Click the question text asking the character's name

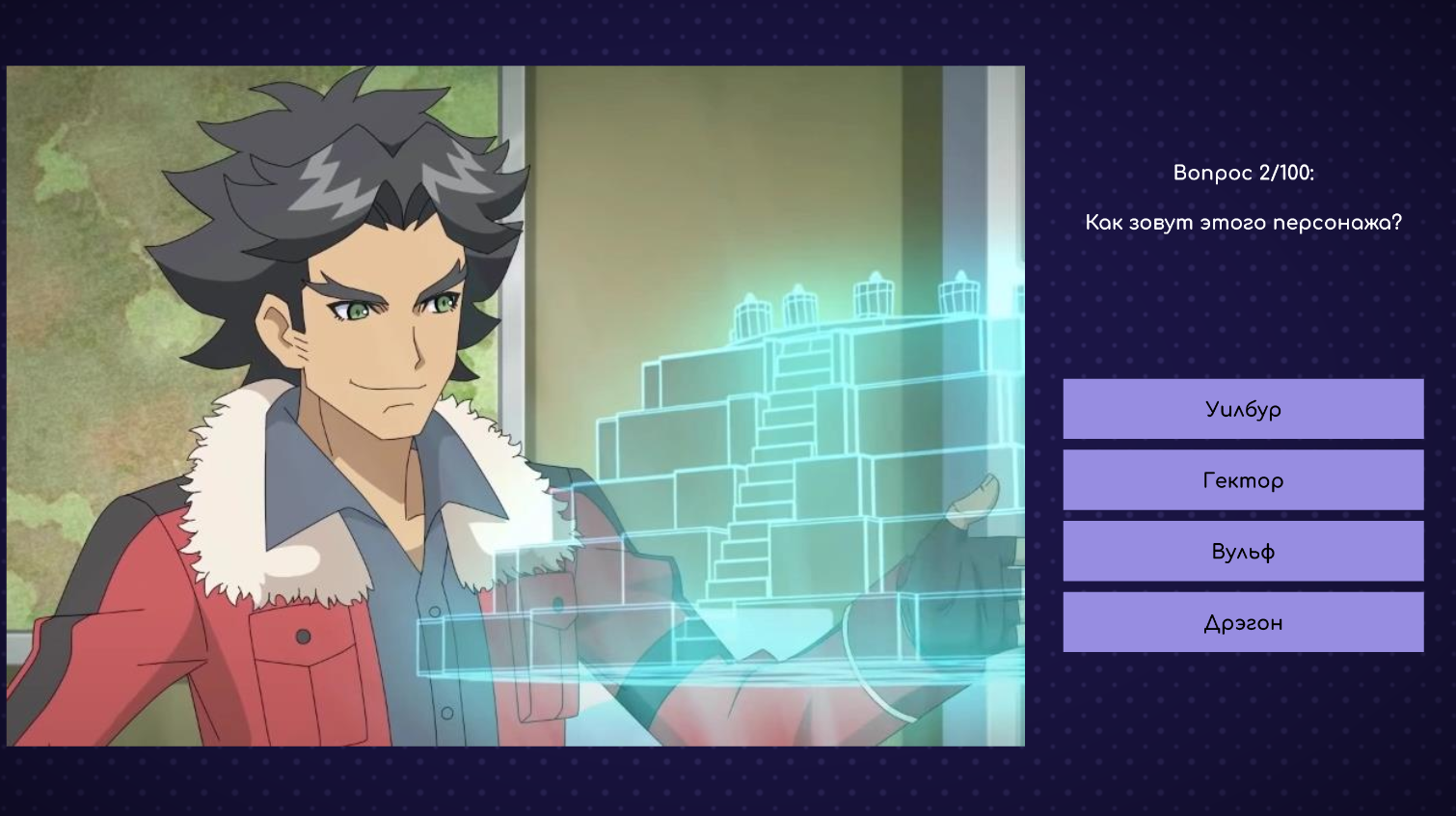pos(1244,220)
